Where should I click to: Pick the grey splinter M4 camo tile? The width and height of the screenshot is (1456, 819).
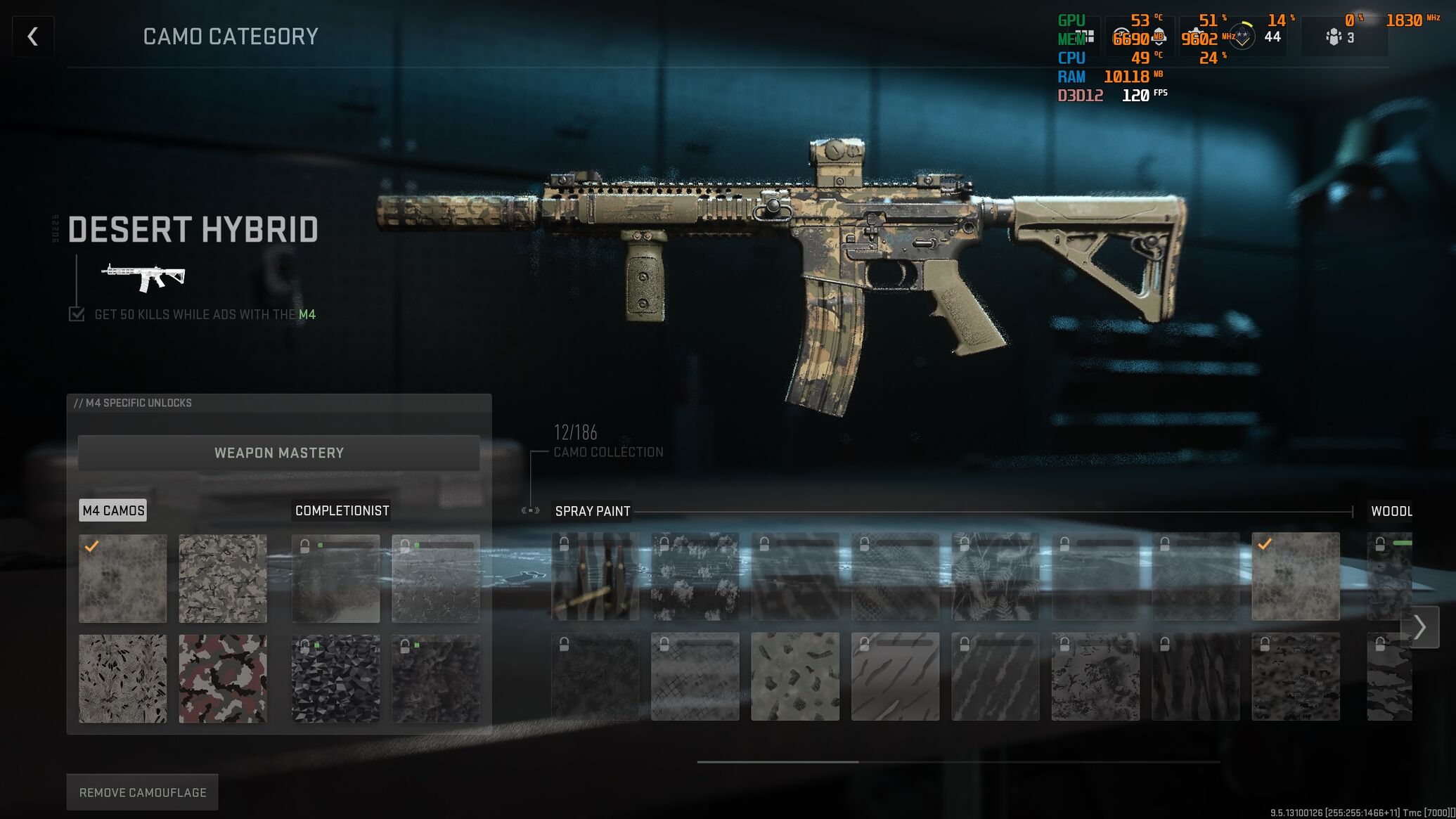point(223,579)
